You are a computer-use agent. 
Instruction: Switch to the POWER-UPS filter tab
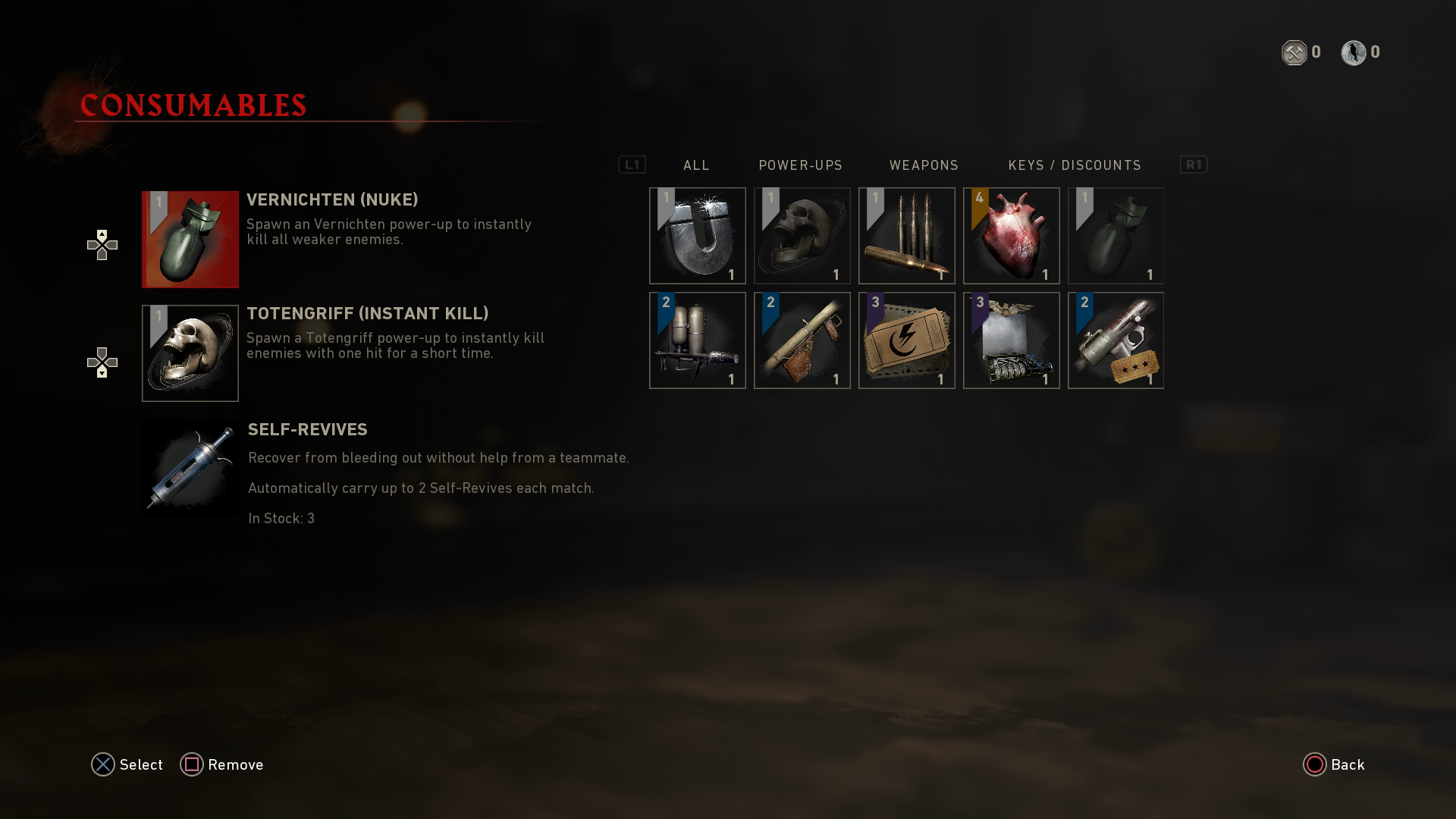(801, 165)
